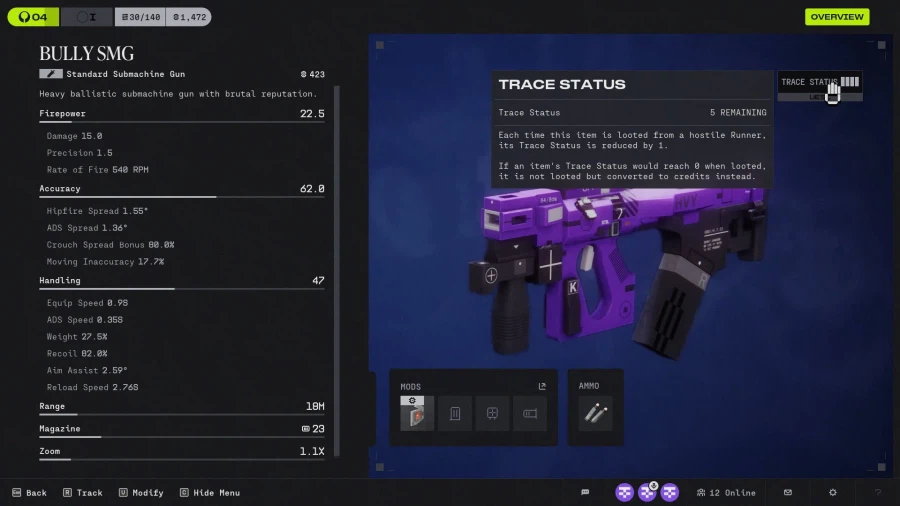Show the 12 Online players list
Screen dimensions: 900x506
coord(727,493)
